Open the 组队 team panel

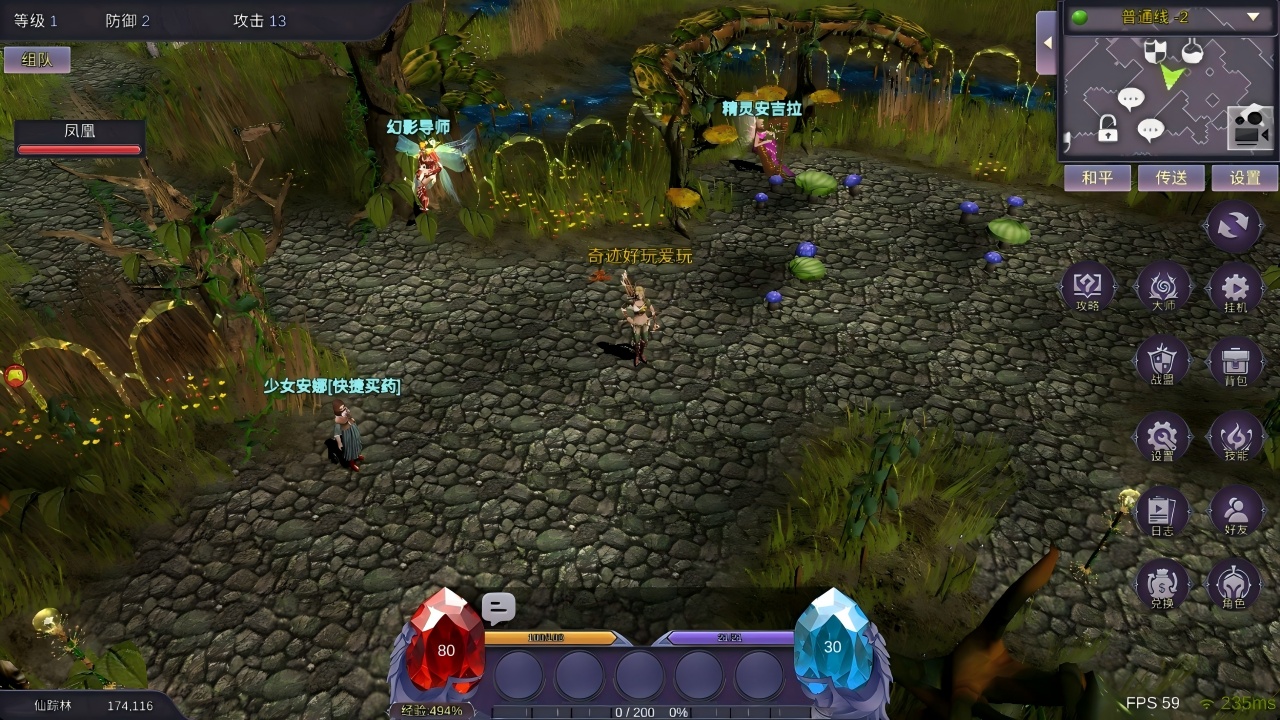point(37,60)
